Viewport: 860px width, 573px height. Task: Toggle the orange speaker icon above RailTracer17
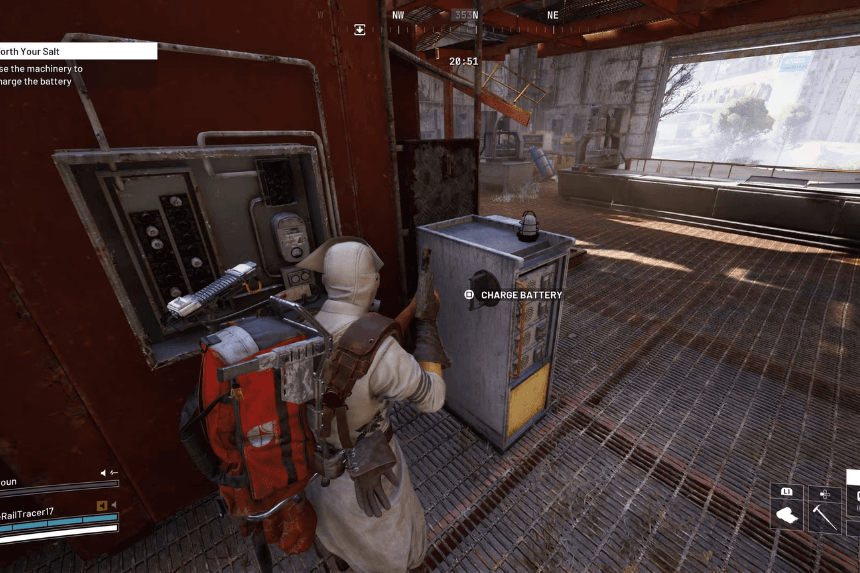click(101, 504)
